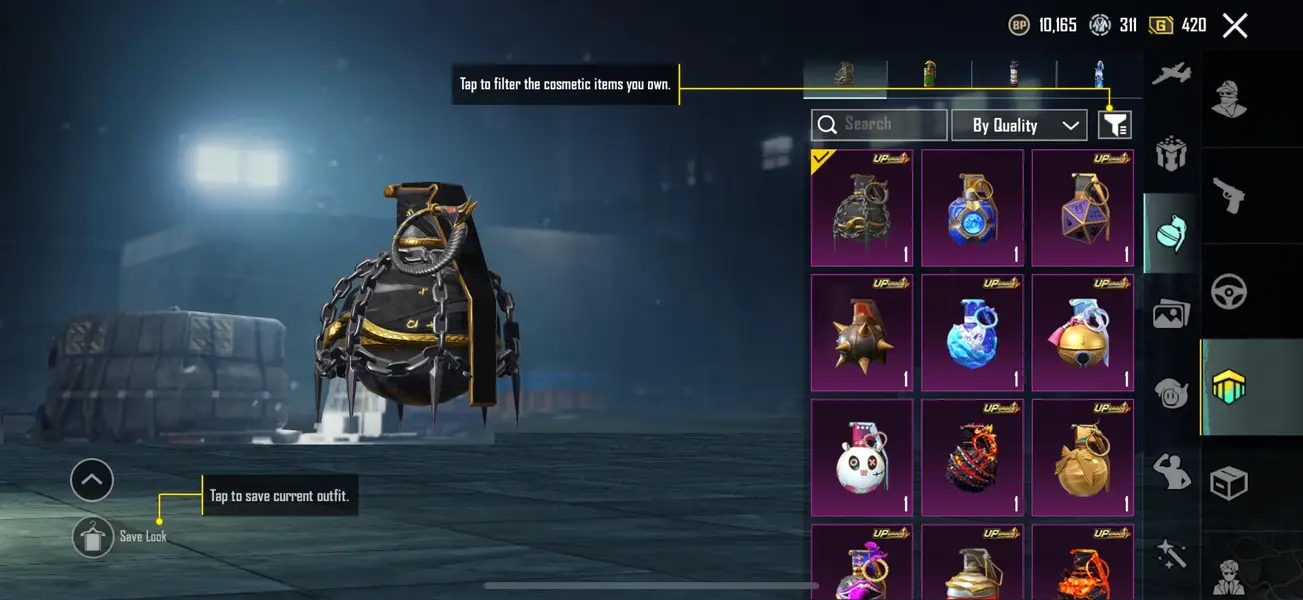Show the outfit category with masked head icon

click(x=1228, y=98)
